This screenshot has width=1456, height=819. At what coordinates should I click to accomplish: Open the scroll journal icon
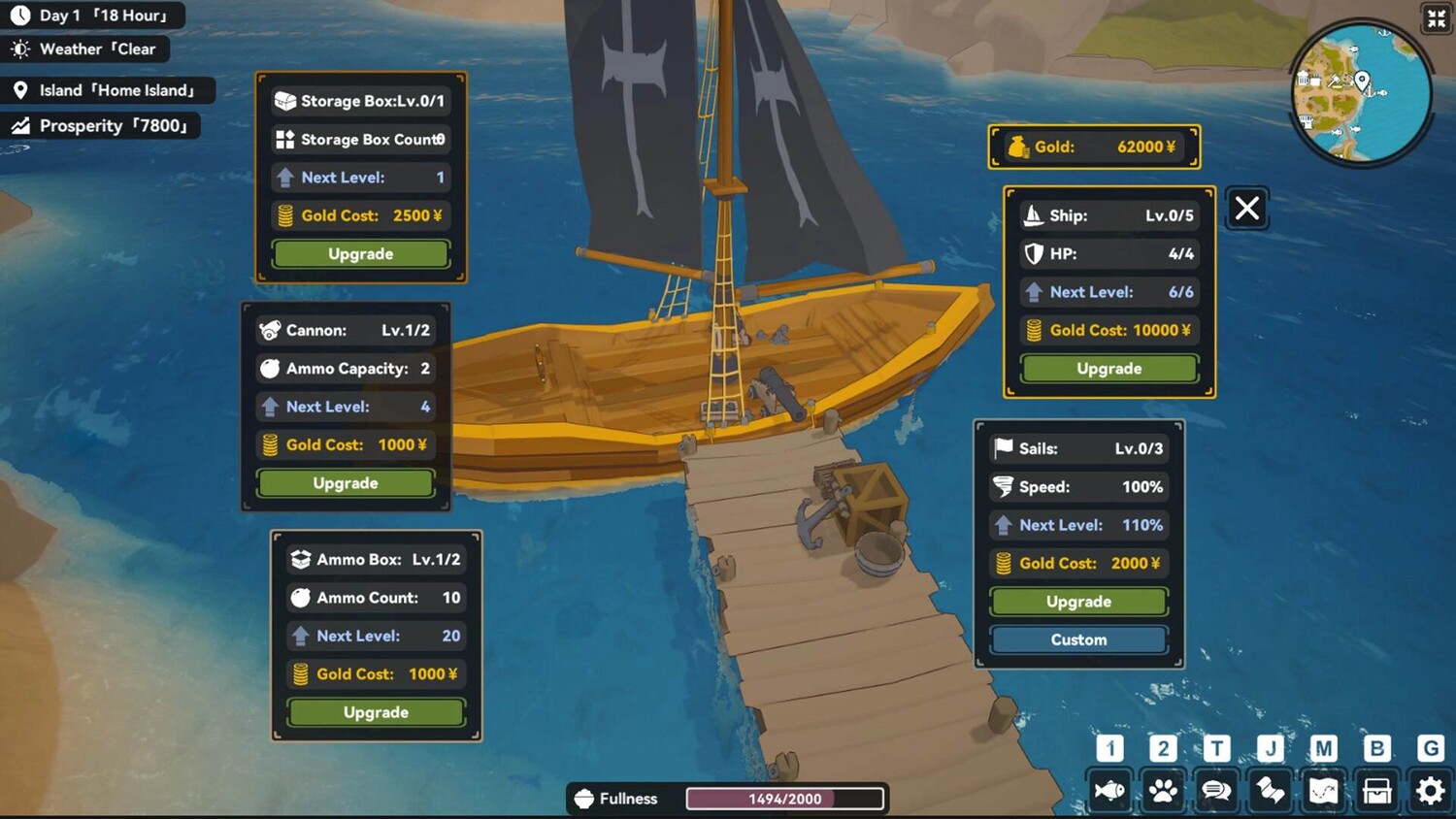pyautogui.click(x=1270, y=792)
